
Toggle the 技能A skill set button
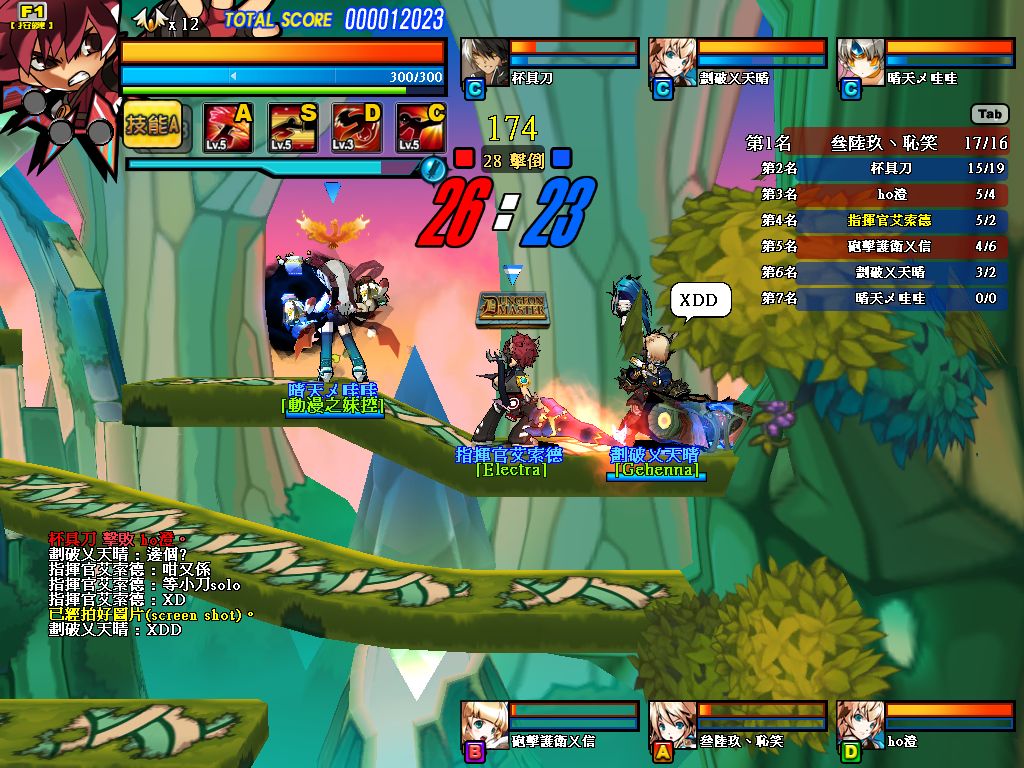click(x=153, y=125)
